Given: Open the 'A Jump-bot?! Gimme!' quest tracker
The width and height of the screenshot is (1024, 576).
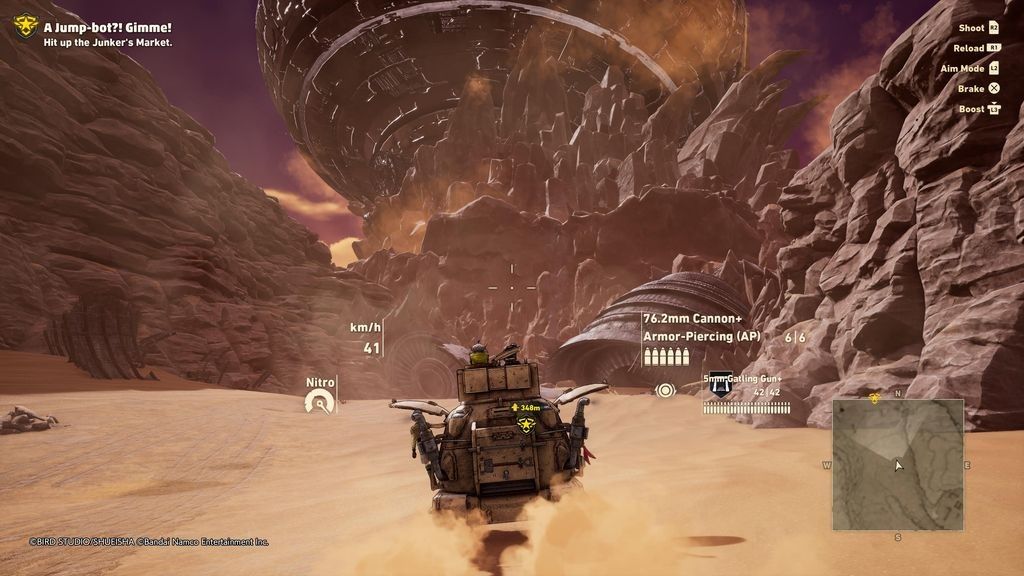Looking at the screenshot, I should click(106, 28).
